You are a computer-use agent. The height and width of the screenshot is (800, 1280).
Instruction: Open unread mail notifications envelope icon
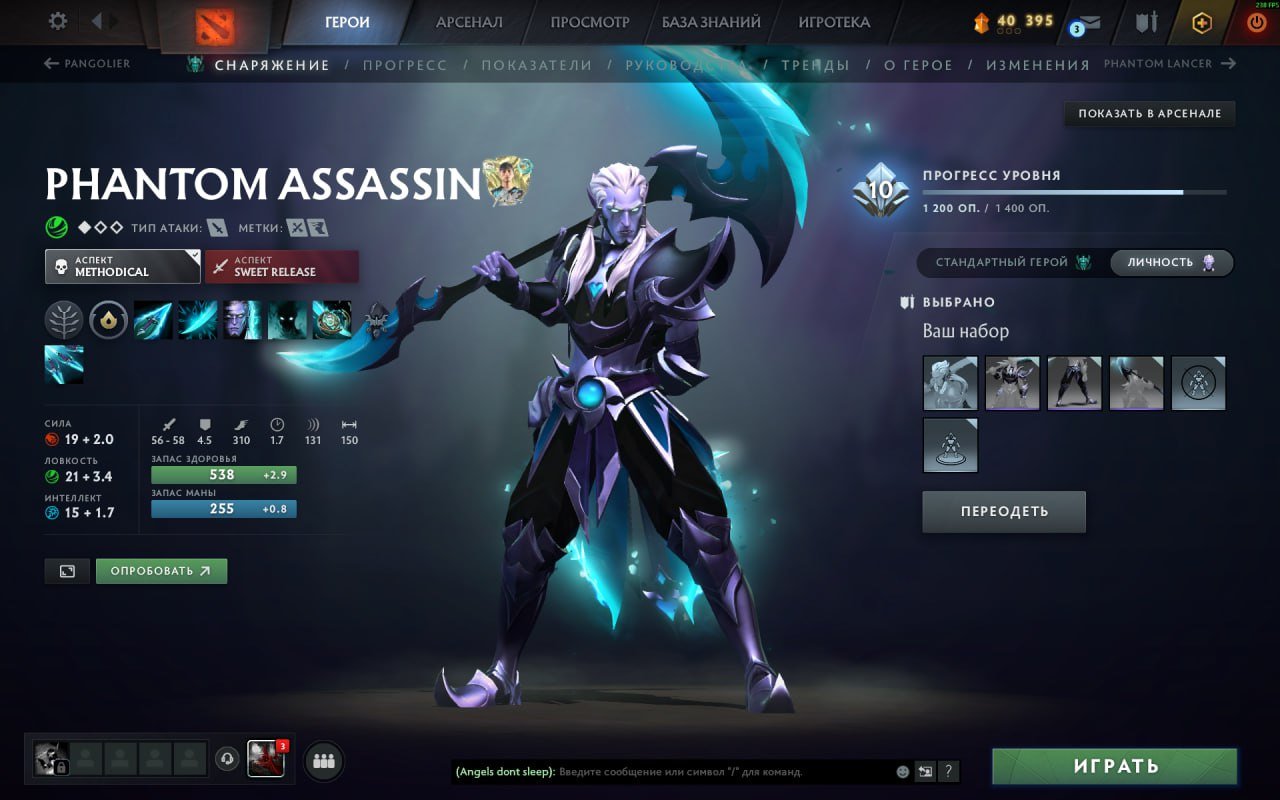tap(1087, 22)
